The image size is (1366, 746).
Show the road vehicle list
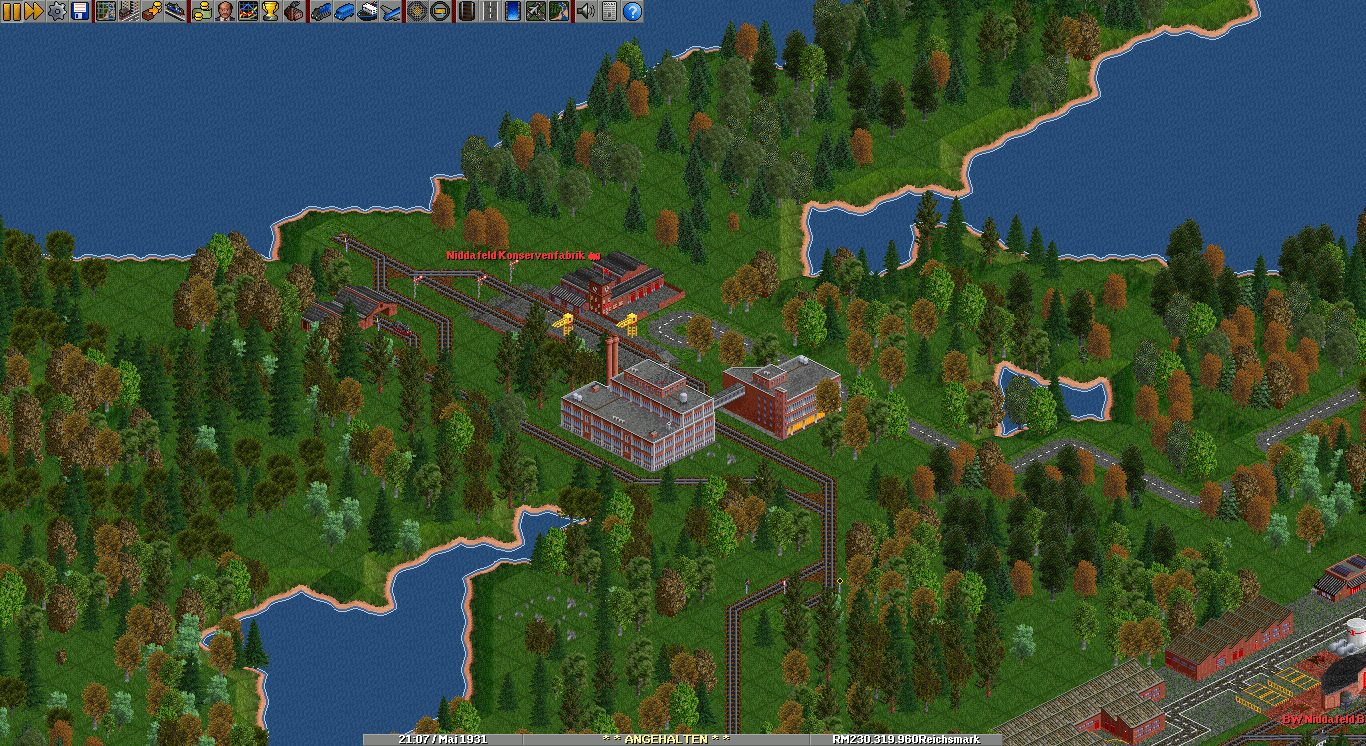click(x=344, y=11)
